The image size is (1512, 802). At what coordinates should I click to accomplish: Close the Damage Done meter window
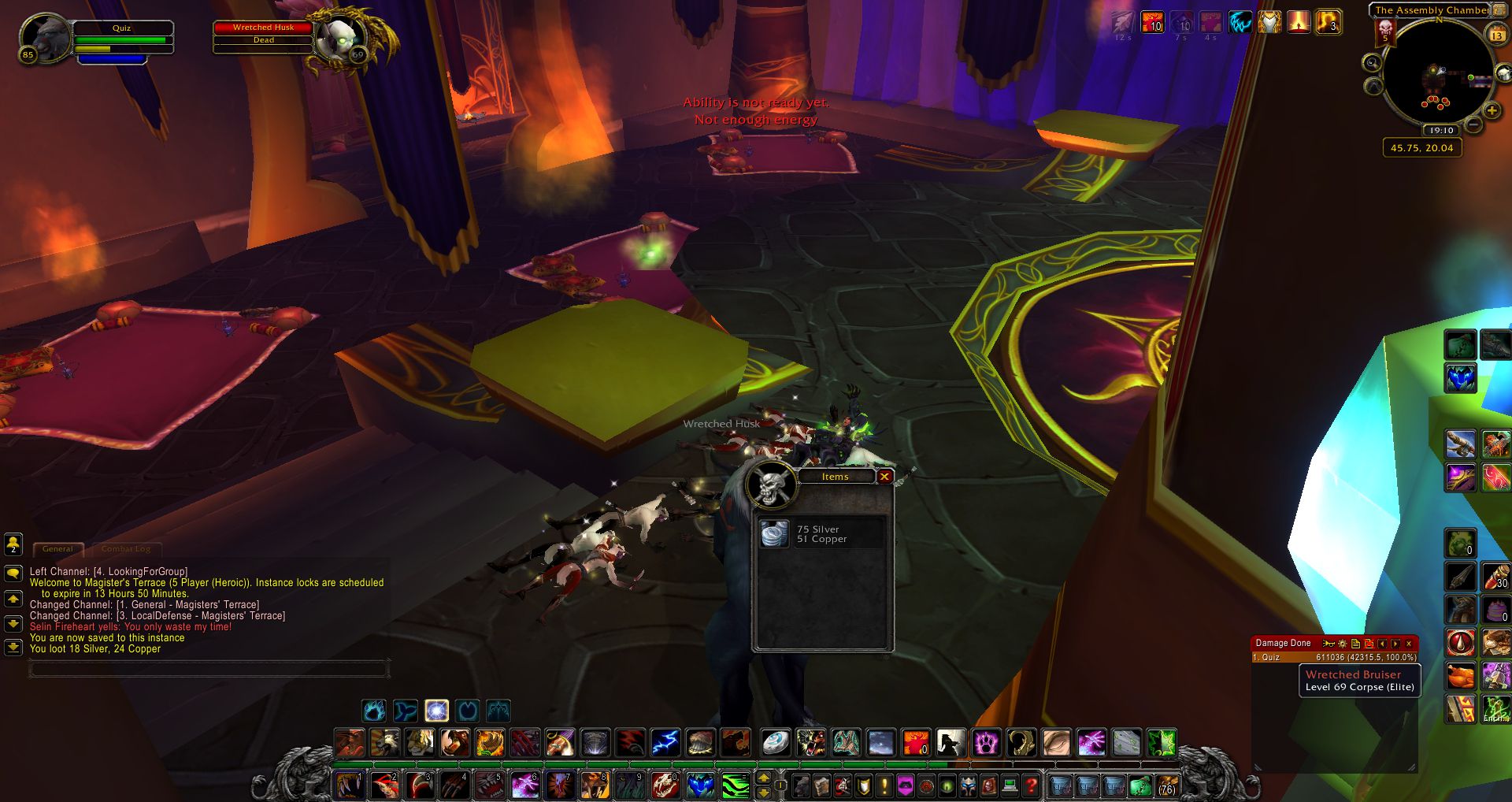[x=1409, y=644]
